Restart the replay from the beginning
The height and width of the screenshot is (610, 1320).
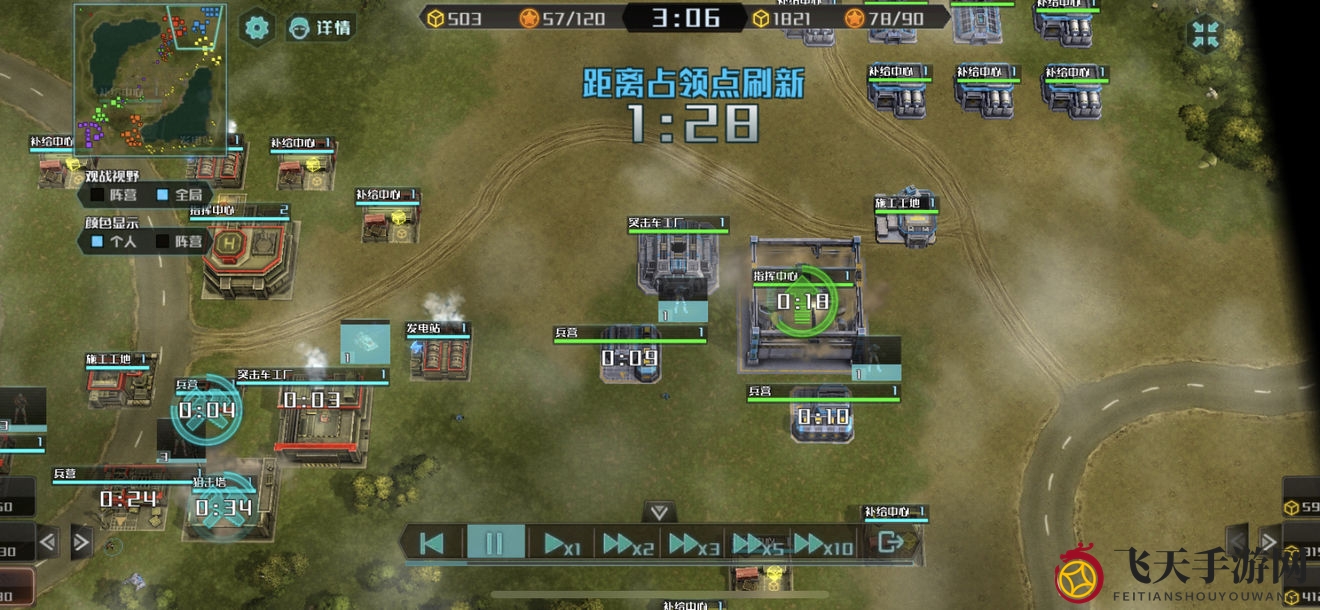[x=432, y=543]
